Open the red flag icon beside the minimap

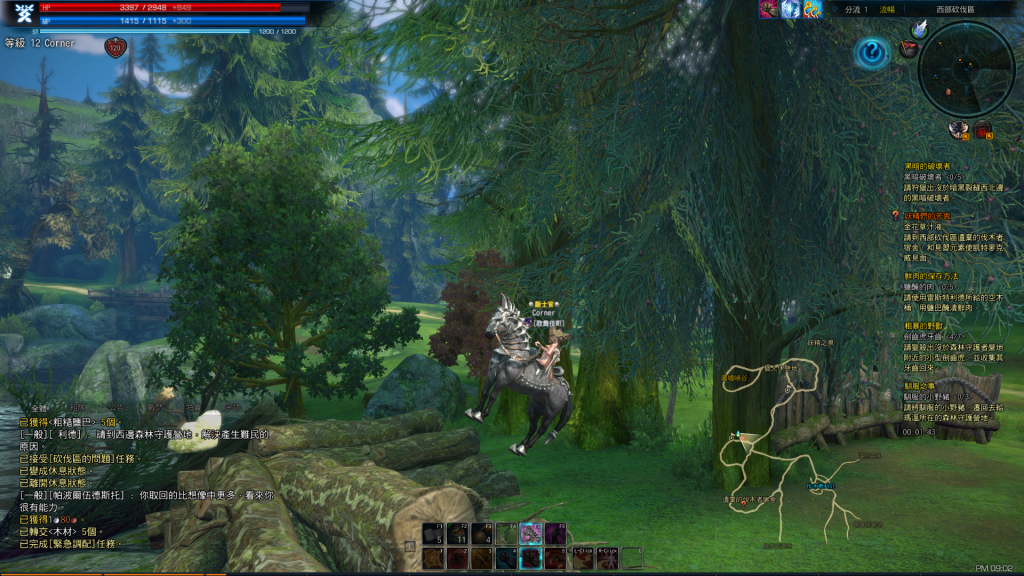click(908, 47)
